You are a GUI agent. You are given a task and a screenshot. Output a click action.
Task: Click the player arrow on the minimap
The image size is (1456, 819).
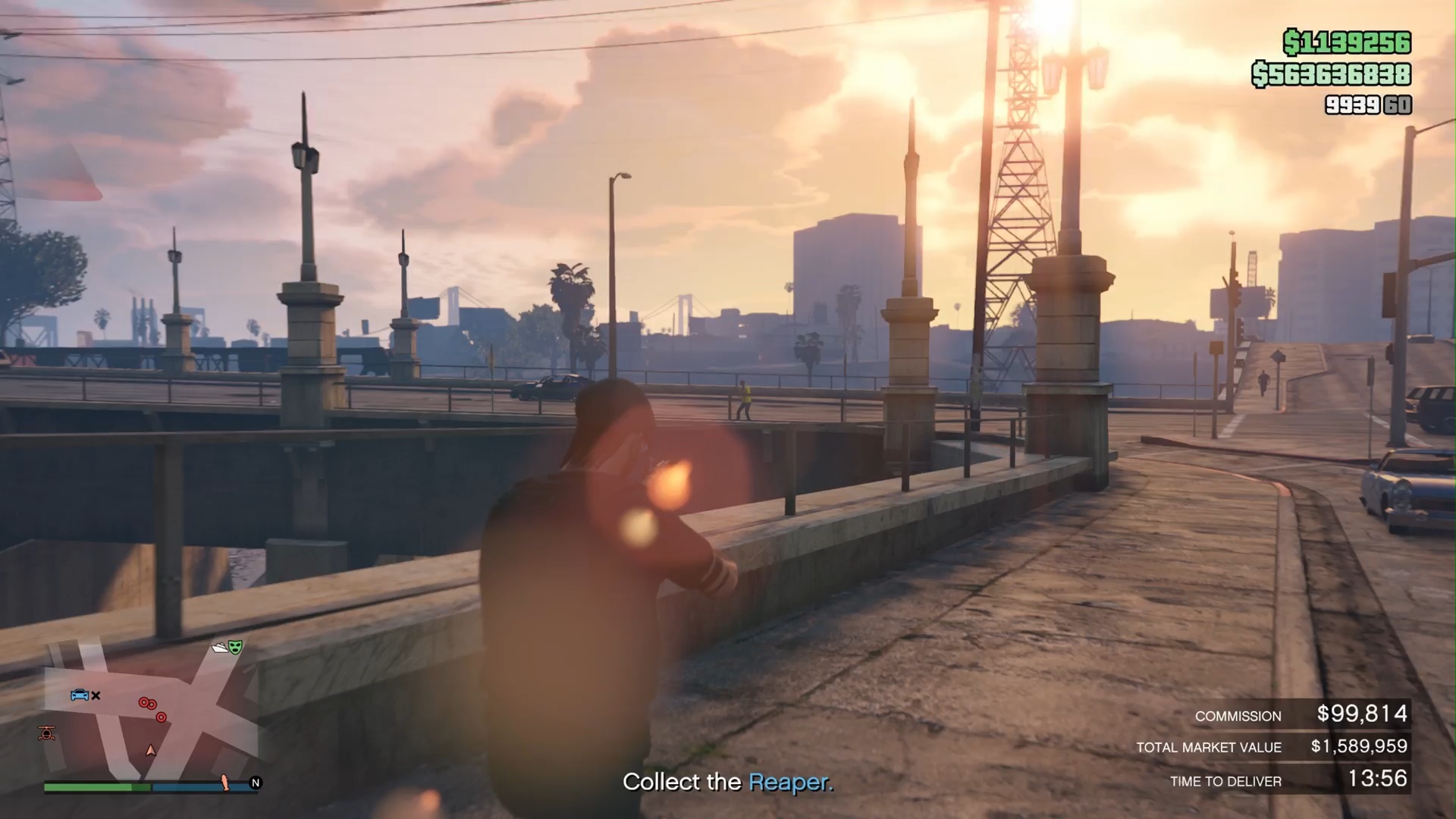(x=151, y=751)
